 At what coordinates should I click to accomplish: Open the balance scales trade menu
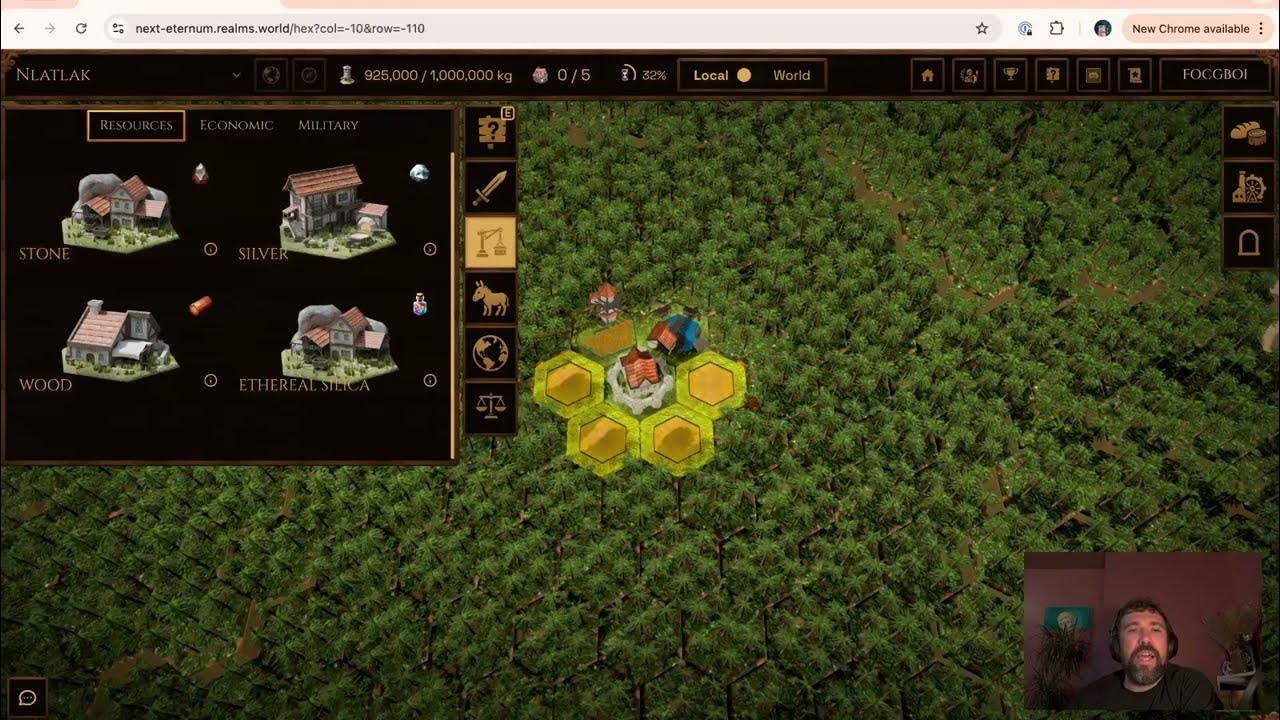pyautogui.click(x=491, y=406)
